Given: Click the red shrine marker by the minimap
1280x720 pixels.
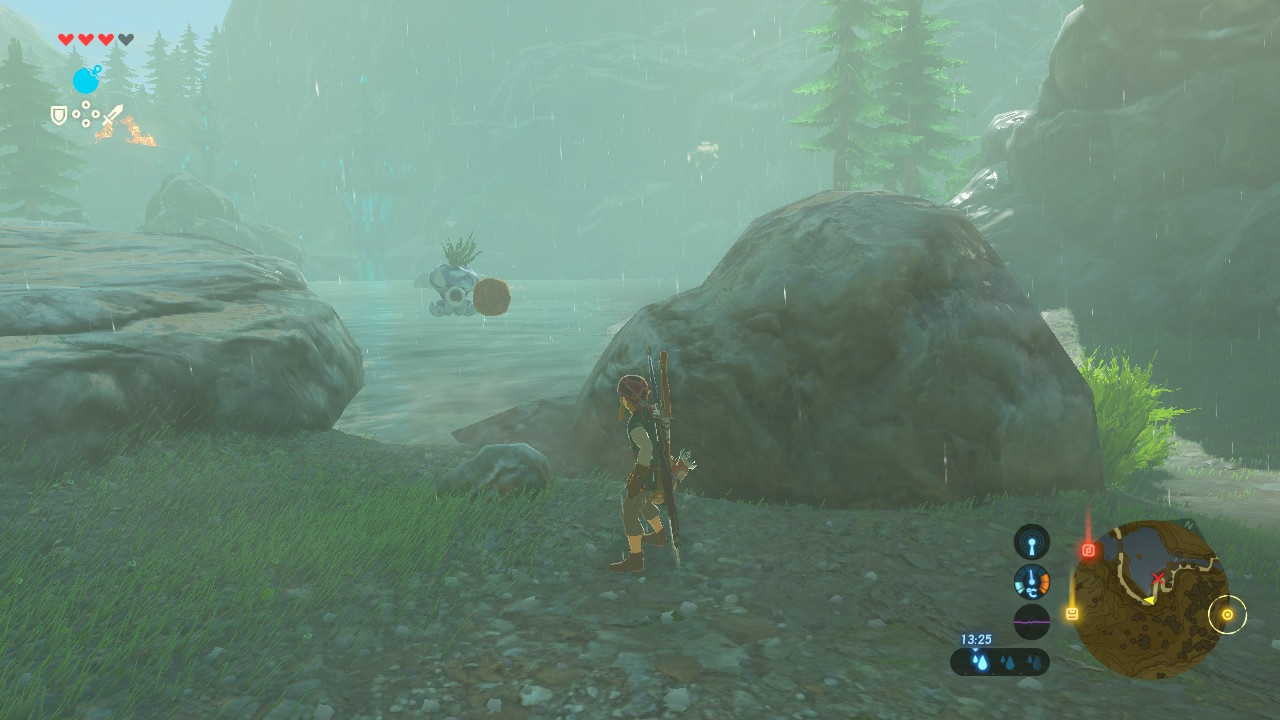Looking at the screenshot, I should coord(1089,550).
